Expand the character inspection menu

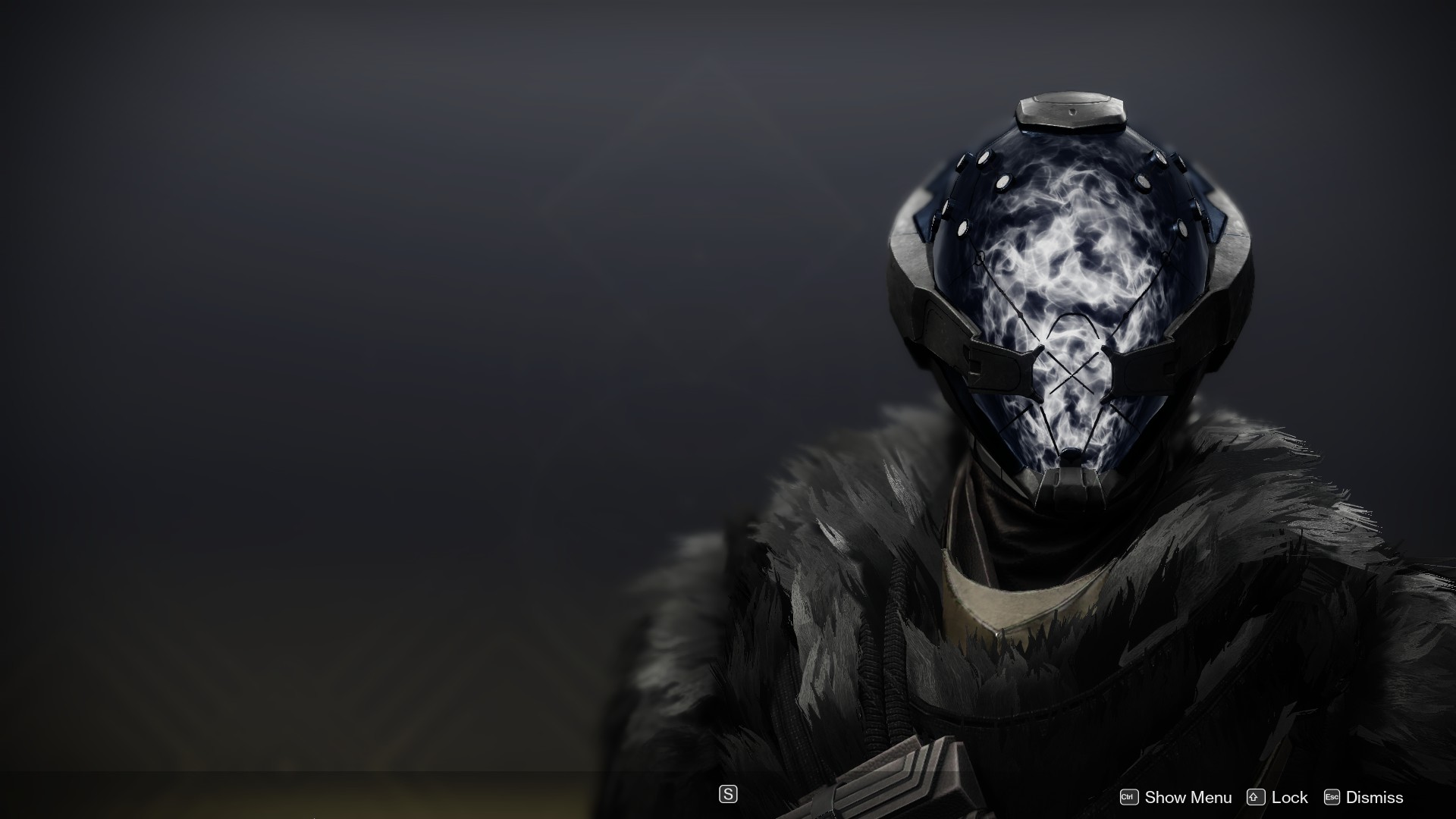[x=1188, y=797]
